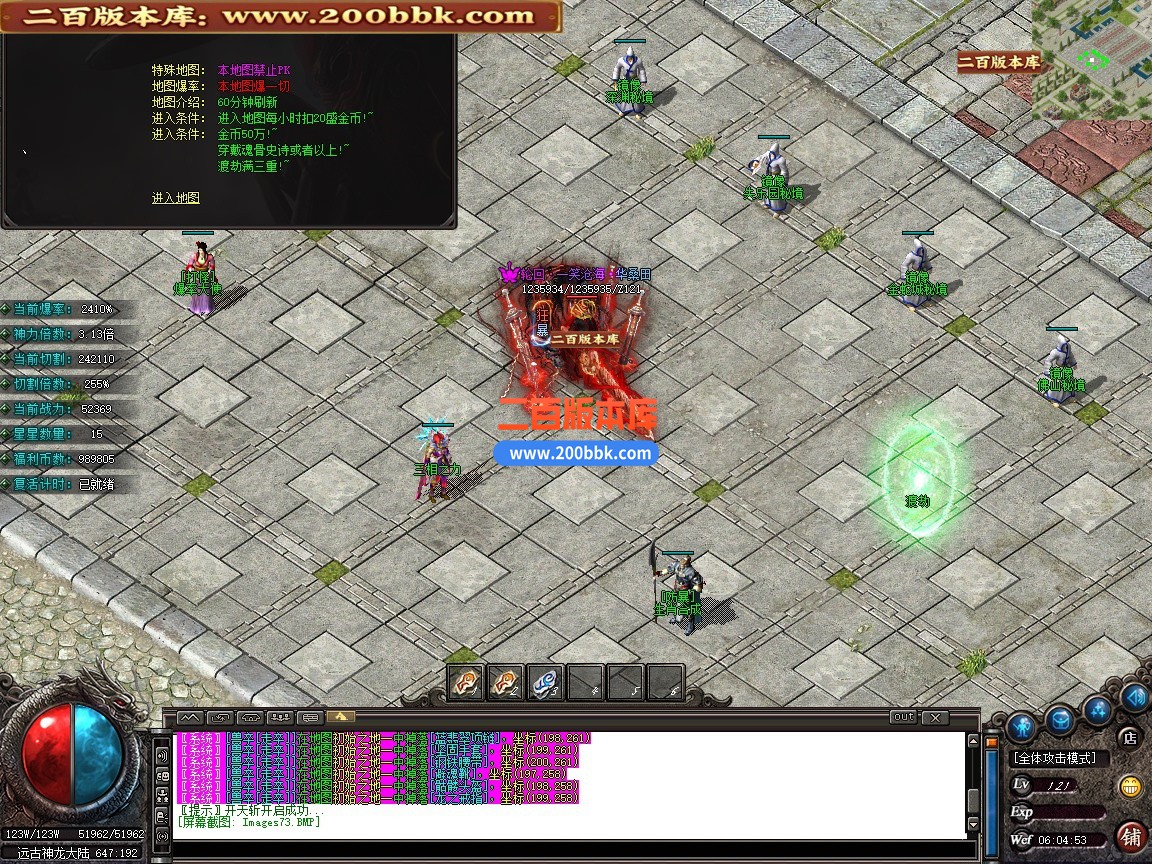
Task: Click the 进入地图 link in the dialog
Action: click(x=176, y=198)
